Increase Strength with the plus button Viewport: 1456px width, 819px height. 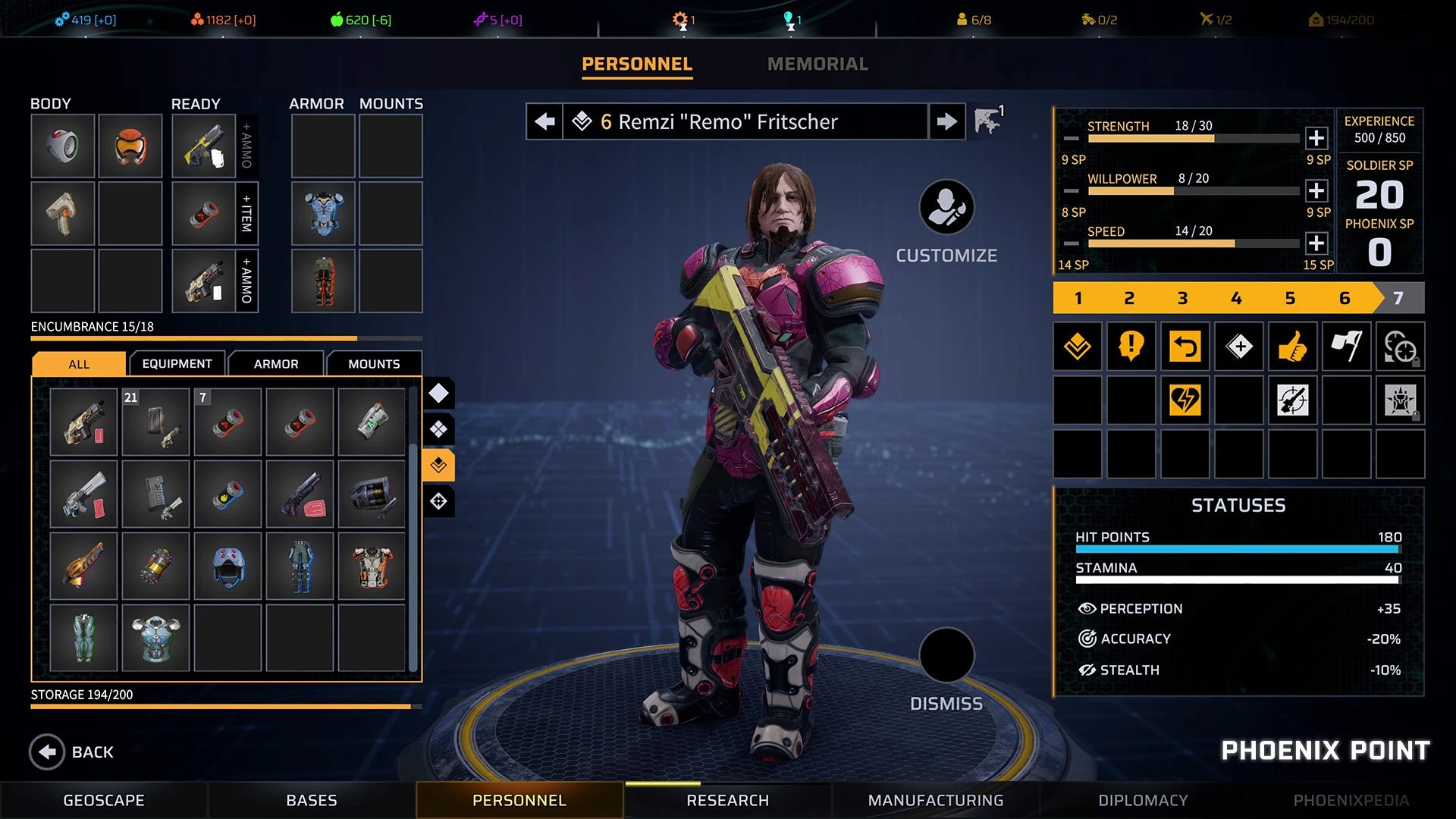[1316, 138]
